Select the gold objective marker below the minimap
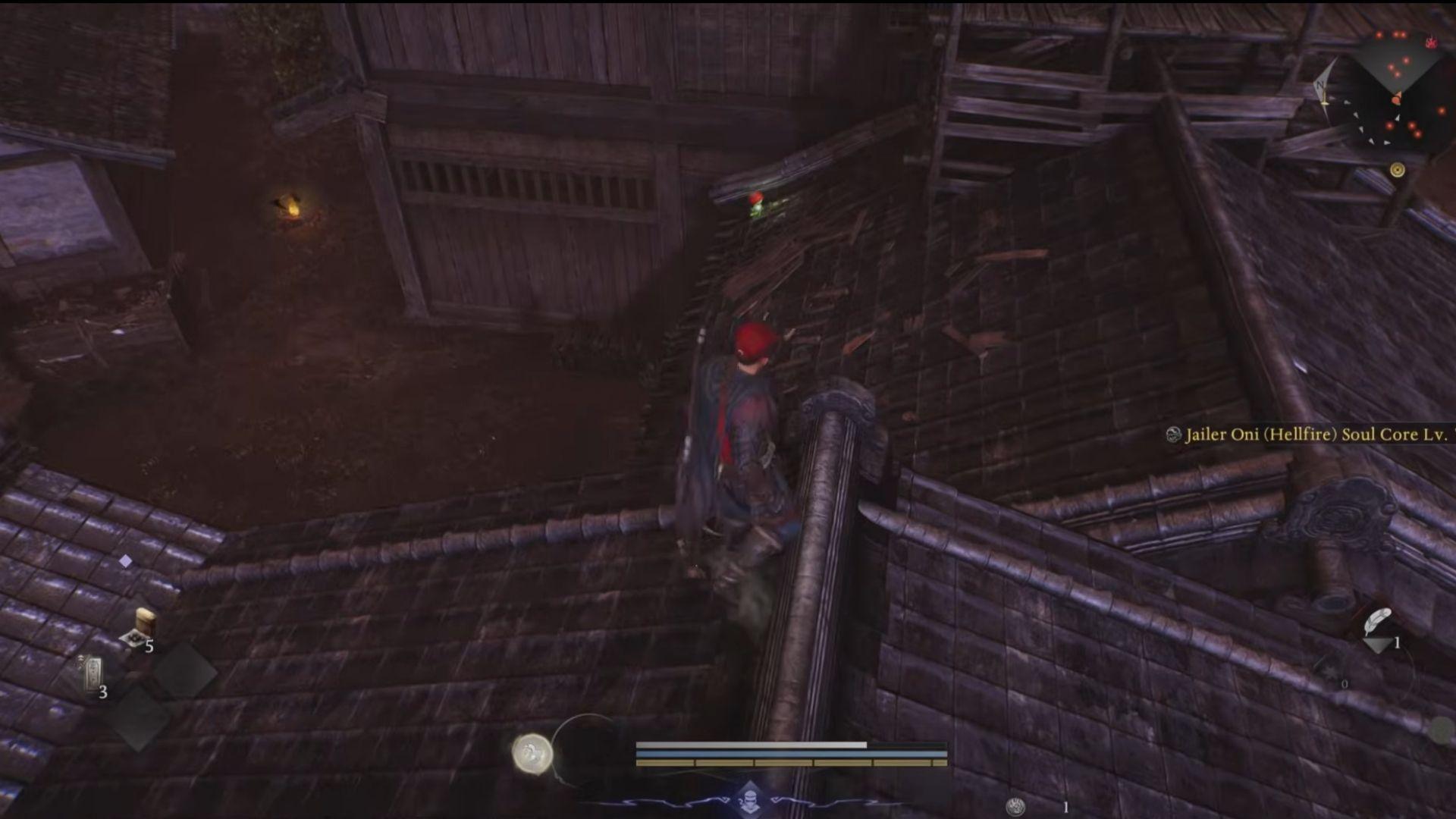Screen dimensions: 1456x819 (1397, 170)
